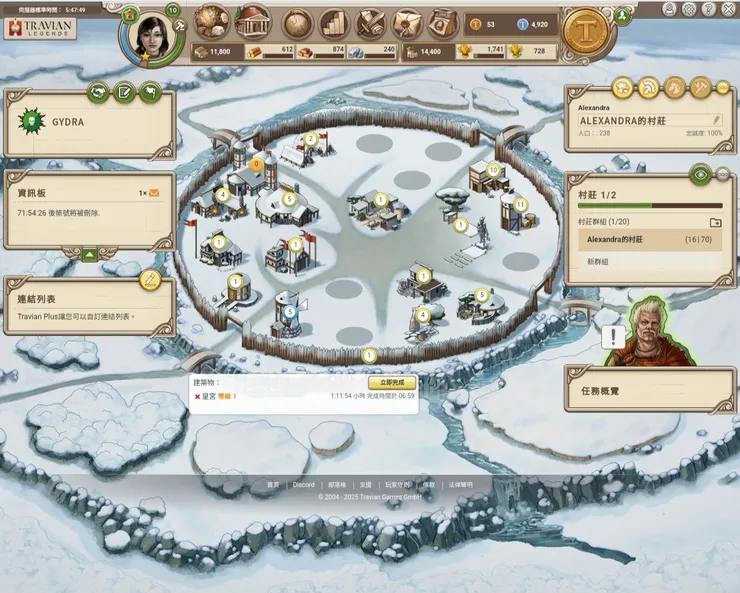Image resolution: width=740 pixels, height=593 pixels.
Task: Open the messages envelope icon
Action: tap(407, 22)
